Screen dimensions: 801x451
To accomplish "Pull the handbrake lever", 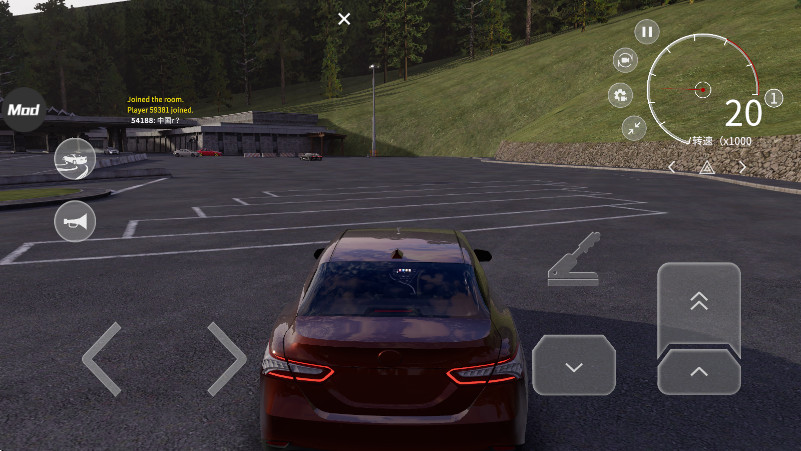I will (573, 261).
